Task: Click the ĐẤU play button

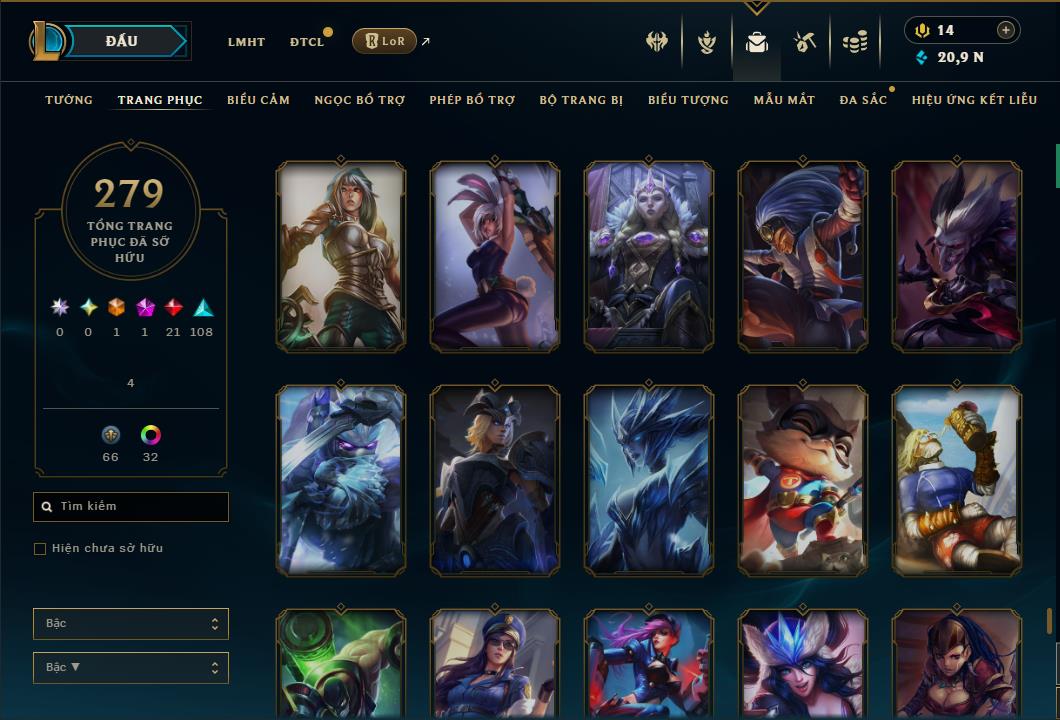Action: pos(122,41)
